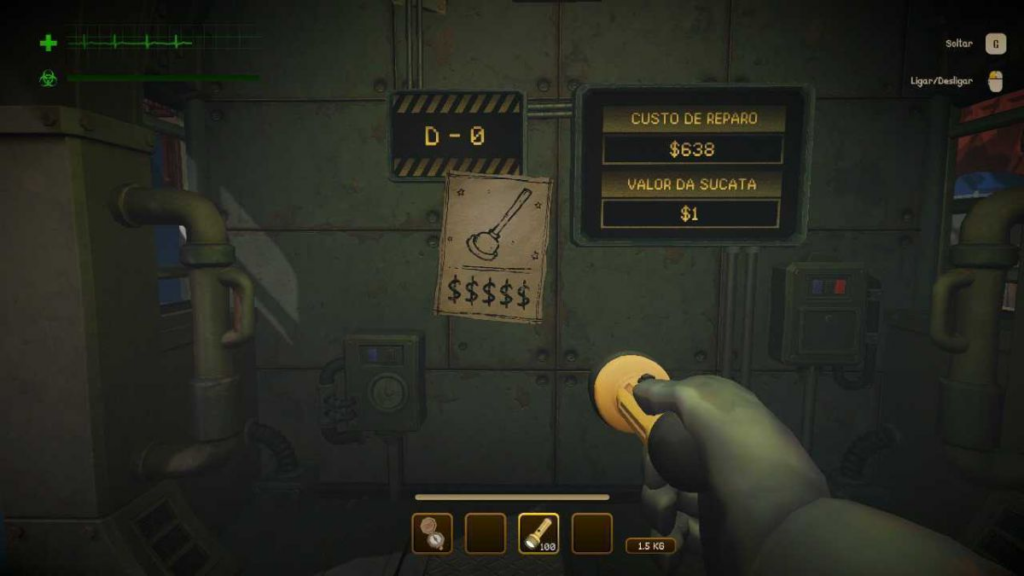Screen dimensions: 1024x576
Task: Select the flashlight hotbar slot
Action: (539, 533)
